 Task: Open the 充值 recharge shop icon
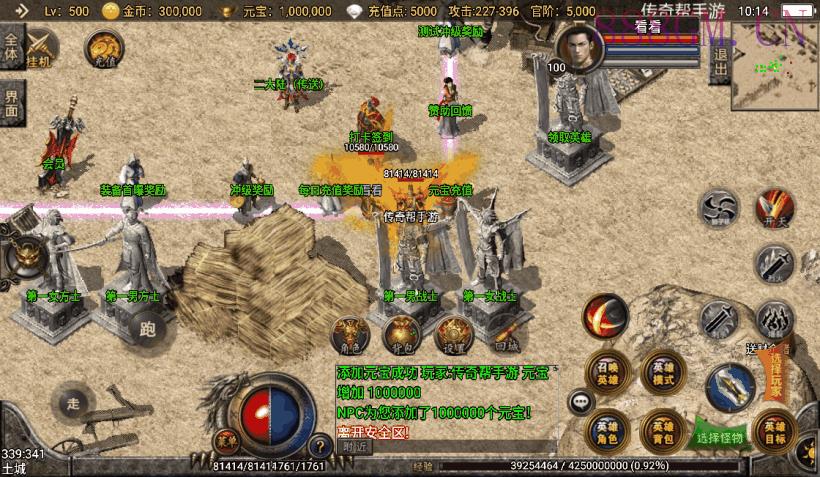[x=103, y=47]
